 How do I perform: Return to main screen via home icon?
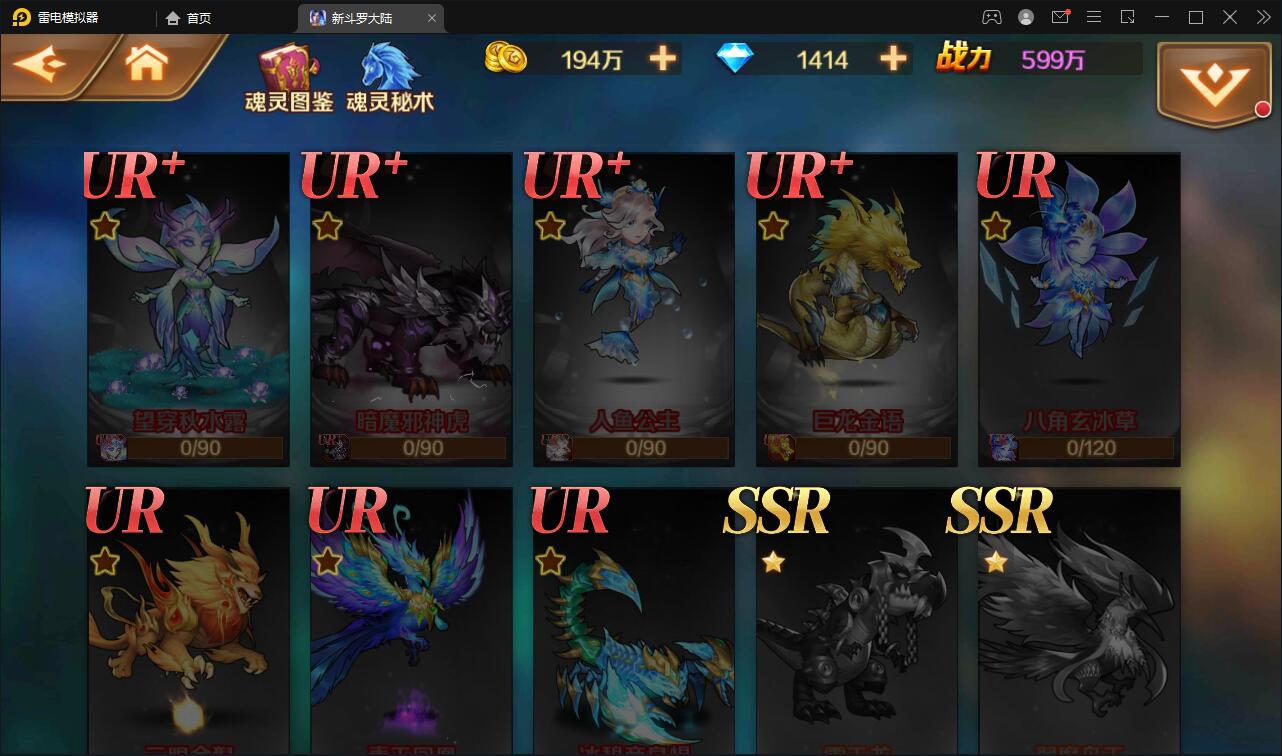tap(145, 63)
